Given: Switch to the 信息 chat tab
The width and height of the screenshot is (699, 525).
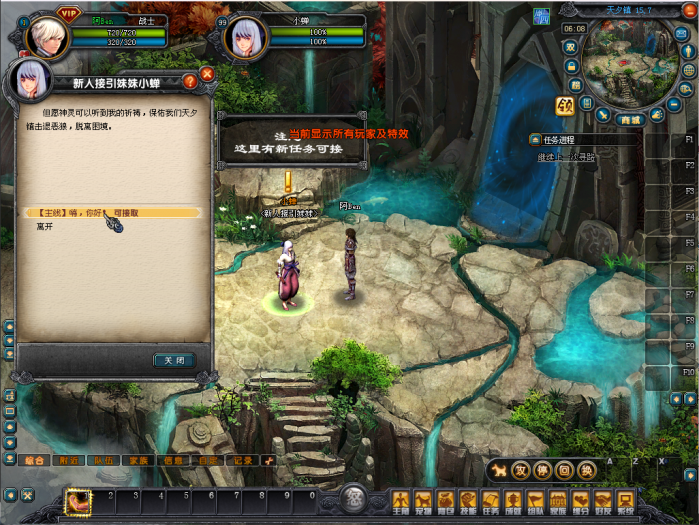Looking at the screenshot, I should pos(173,460).
